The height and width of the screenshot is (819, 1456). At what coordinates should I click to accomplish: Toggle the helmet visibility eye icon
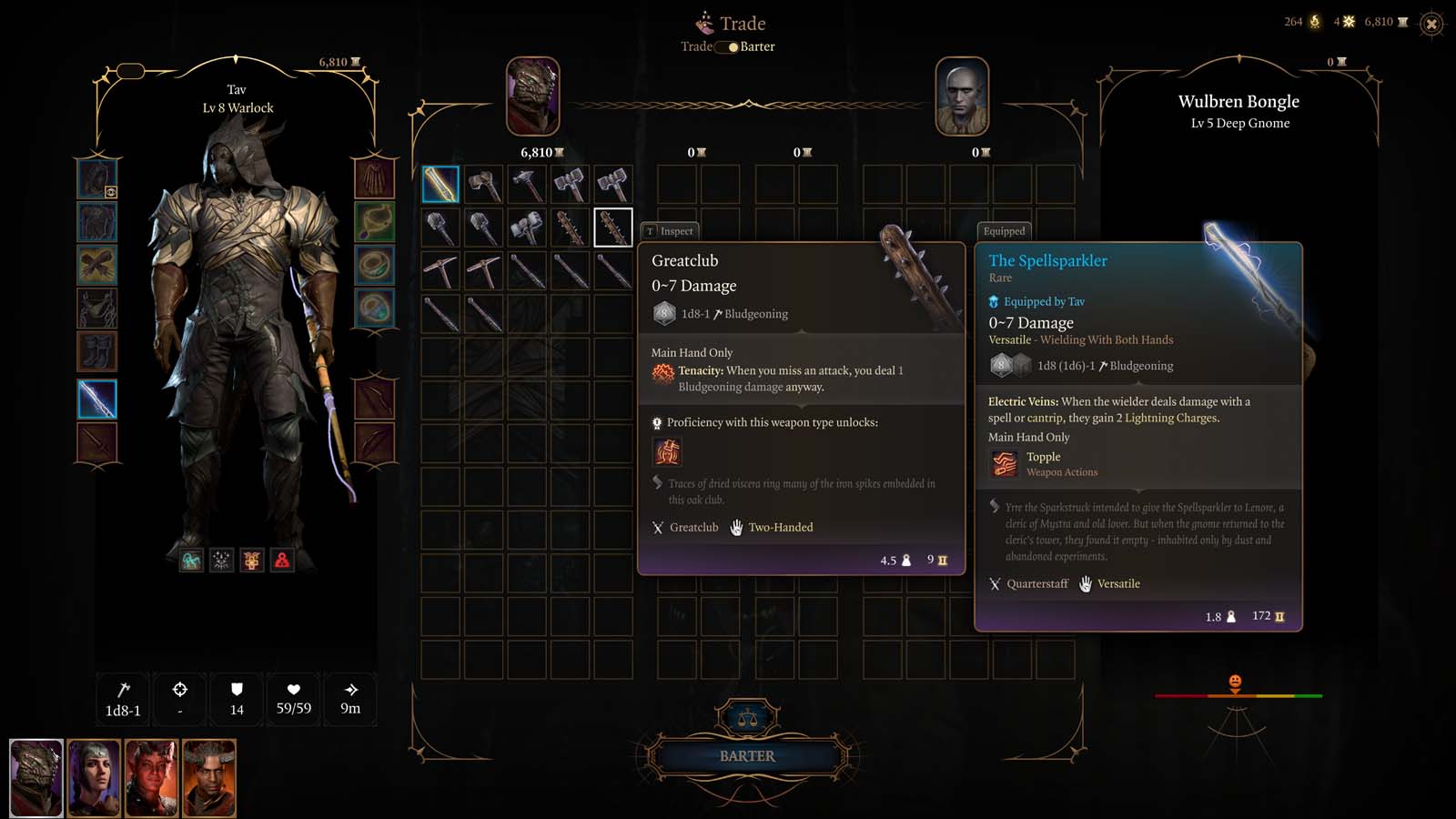[110, 192]
